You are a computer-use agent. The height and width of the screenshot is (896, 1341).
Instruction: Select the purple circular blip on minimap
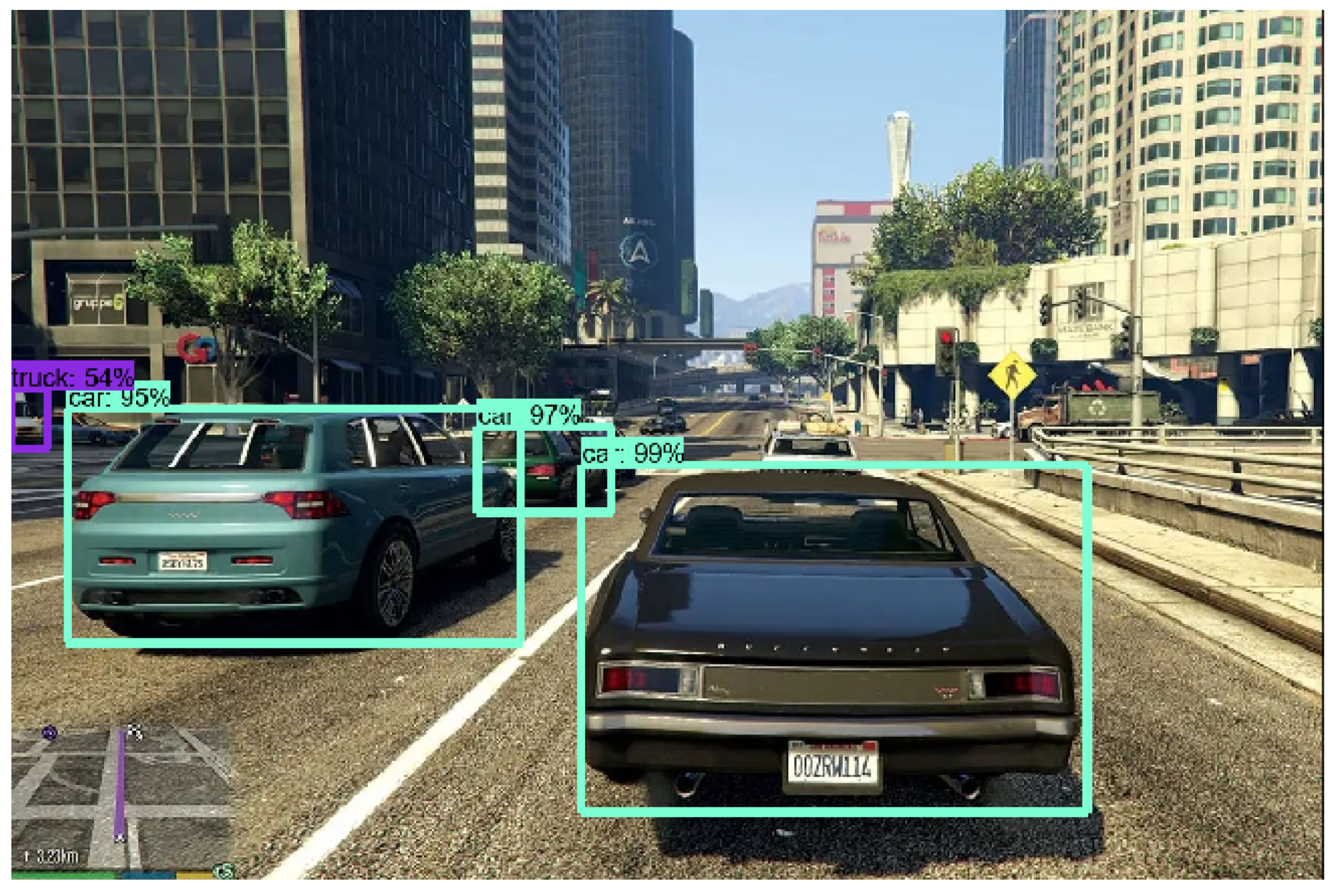(50, 733)
